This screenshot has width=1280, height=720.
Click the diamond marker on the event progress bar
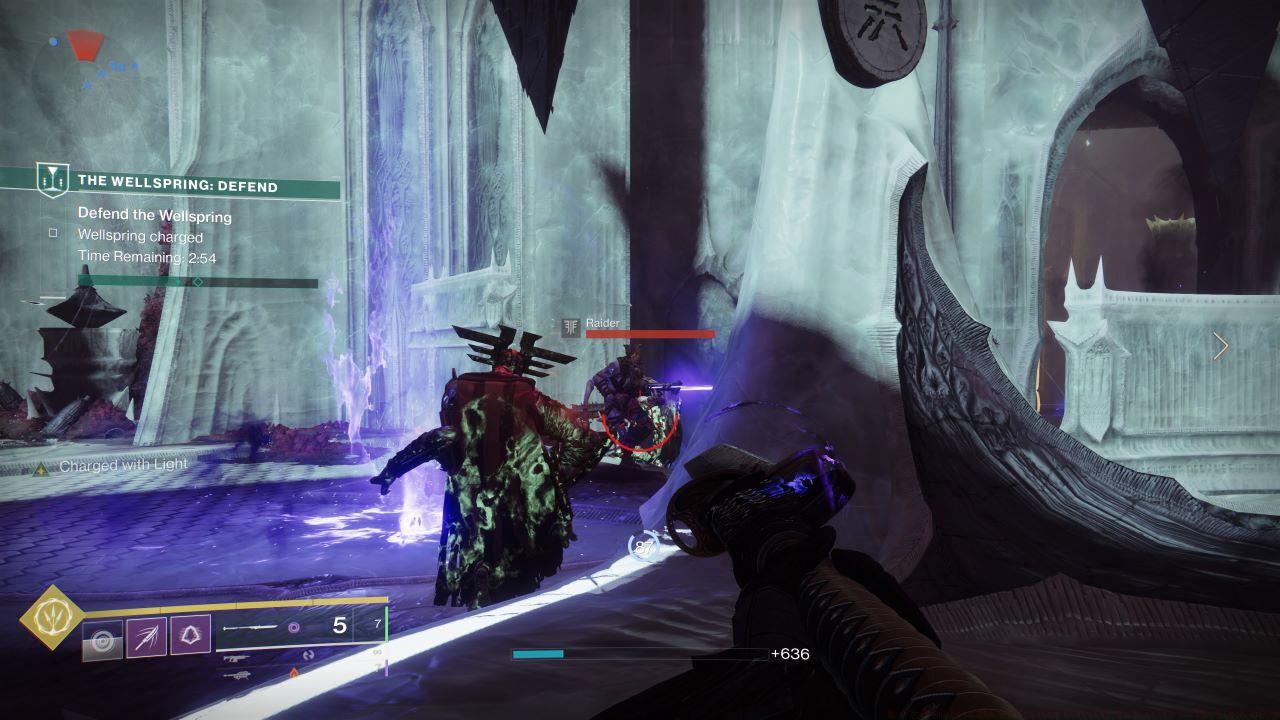(197, 281)
